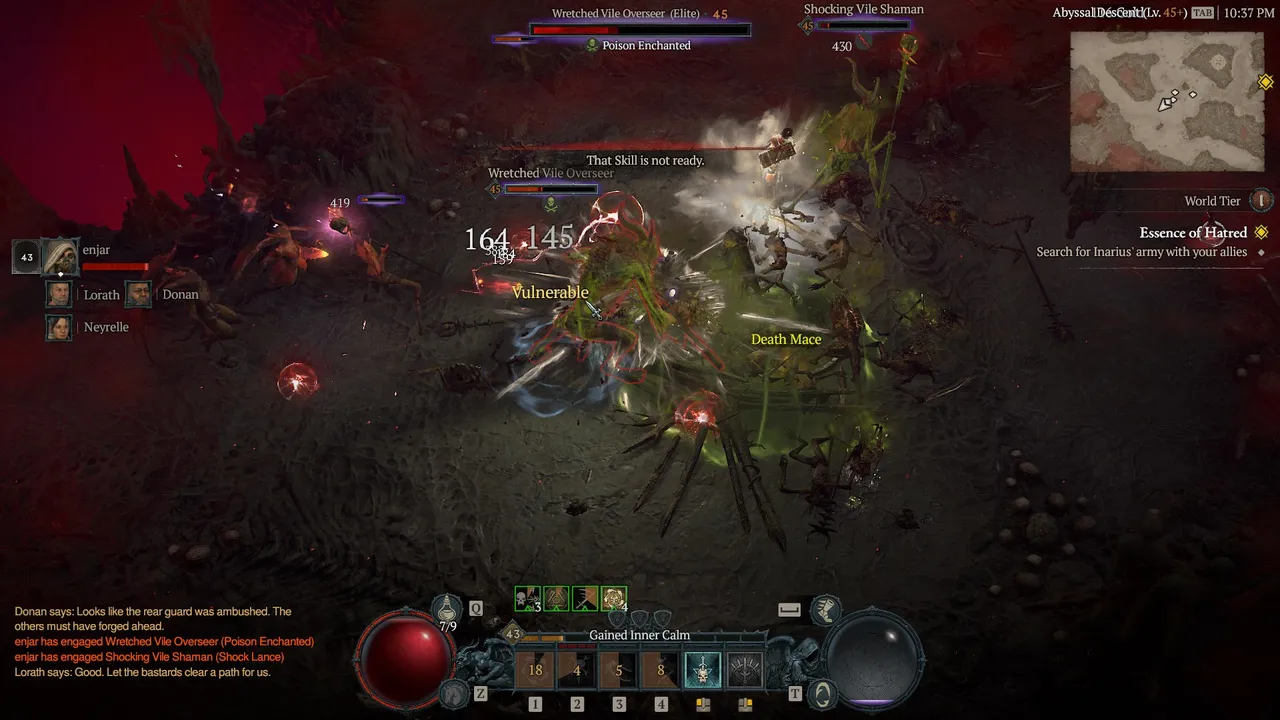Click the yellow quest marker beside minimap
This screenshot has height=720, width=1280.
1266,83
